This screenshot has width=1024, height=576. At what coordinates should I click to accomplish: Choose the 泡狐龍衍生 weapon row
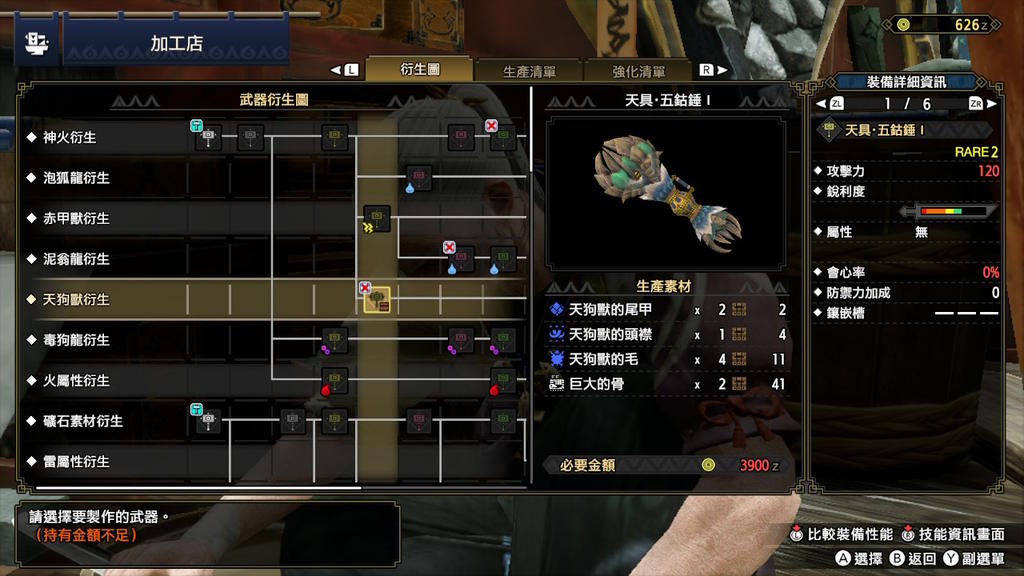click(x=76, y=178)
